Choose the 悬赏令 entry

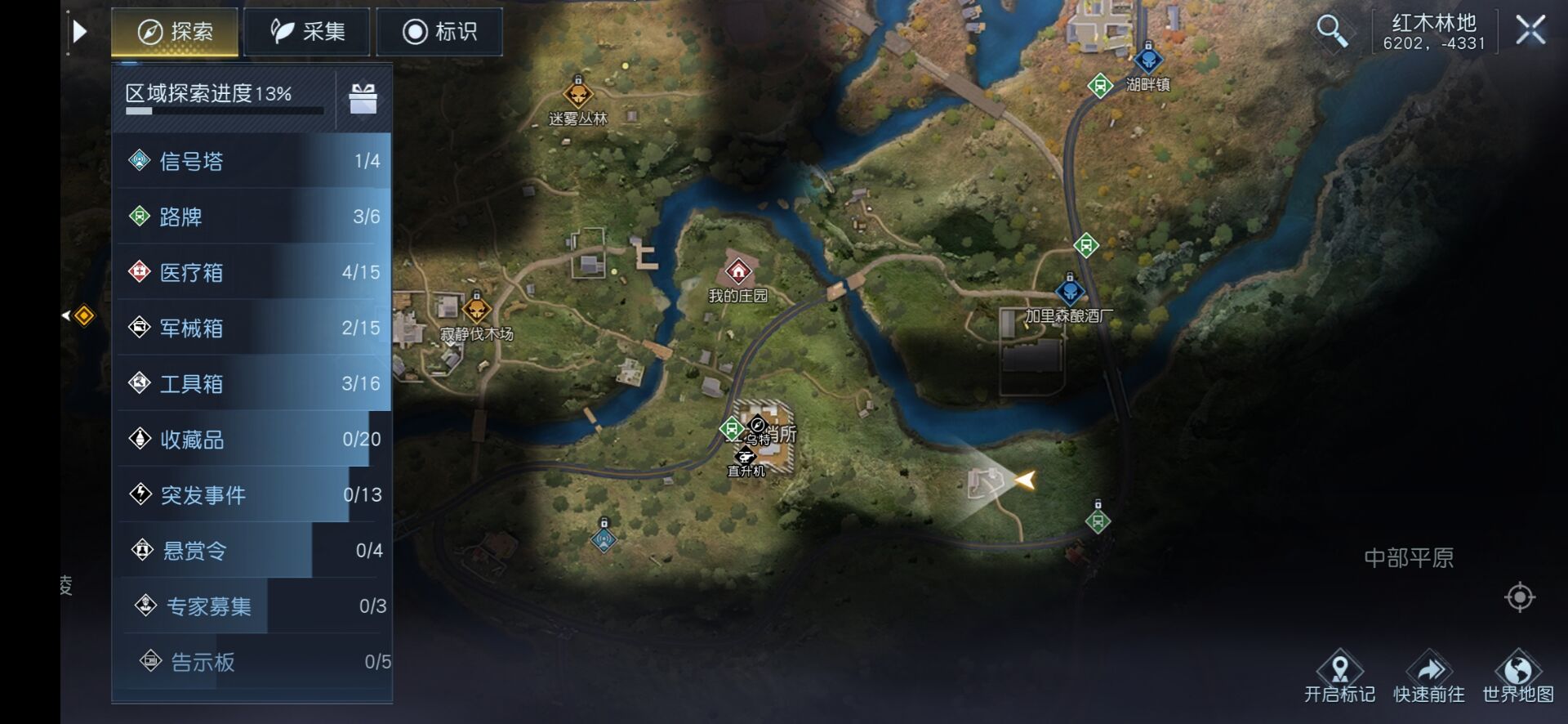click(253, 550)
